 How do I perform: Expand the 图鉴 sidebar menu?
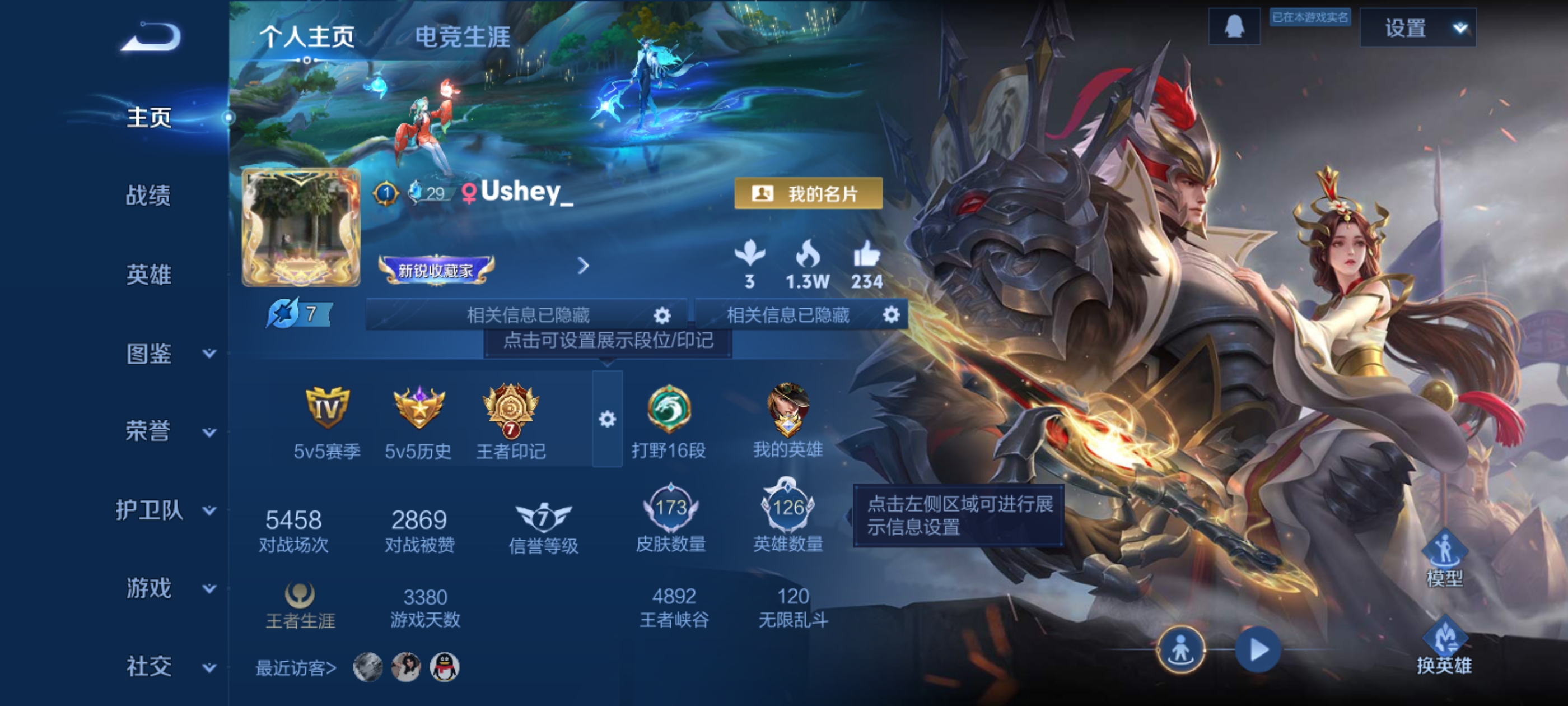point(150,354)
